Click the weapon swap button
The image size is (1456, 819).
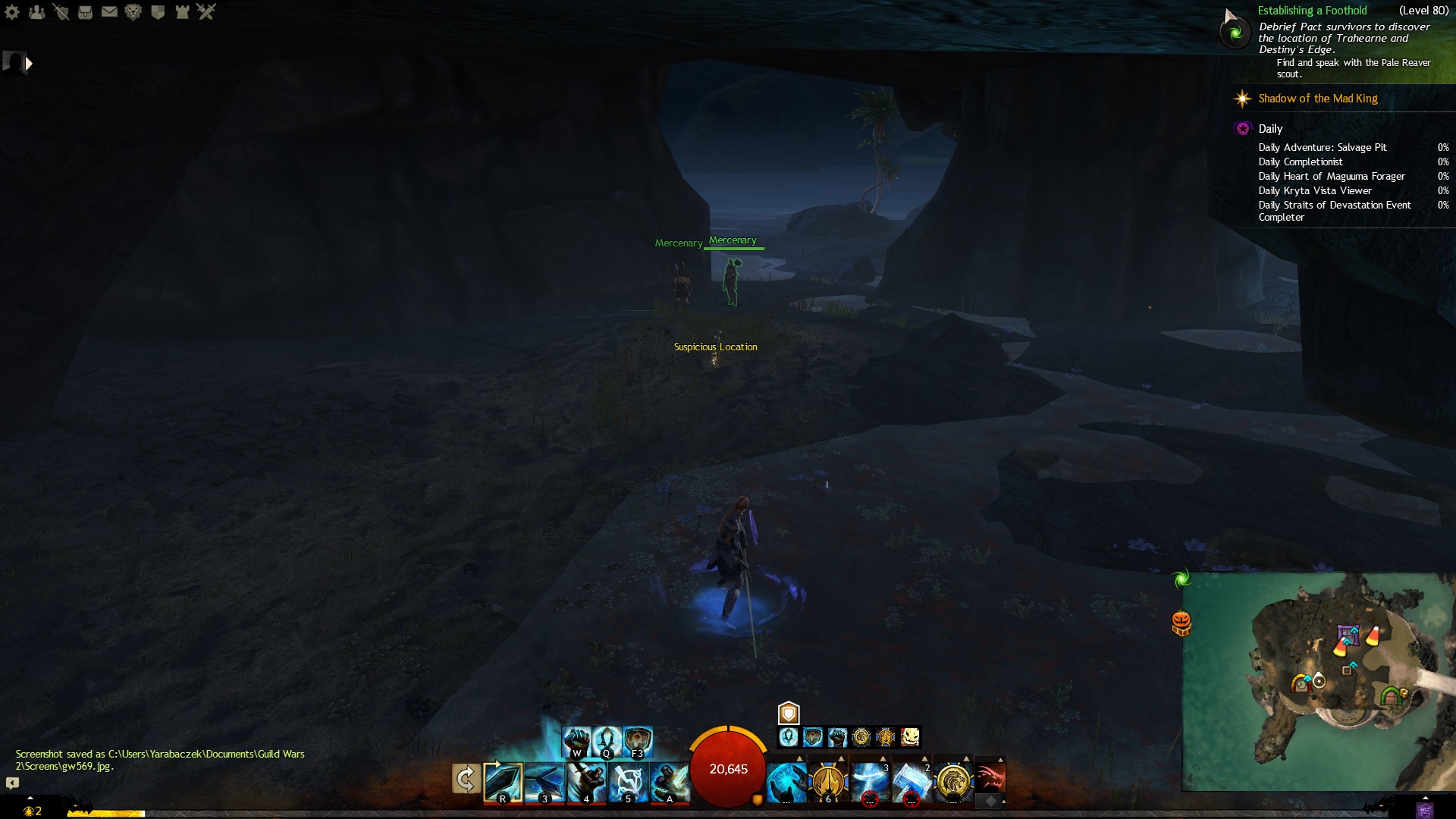(x=466, y=779)
